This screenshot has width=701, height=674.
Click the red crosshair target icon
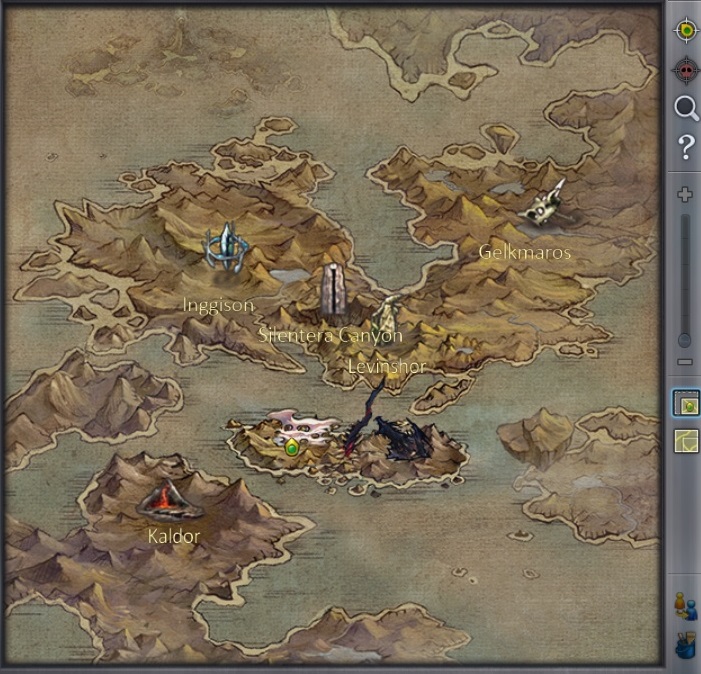685,70
